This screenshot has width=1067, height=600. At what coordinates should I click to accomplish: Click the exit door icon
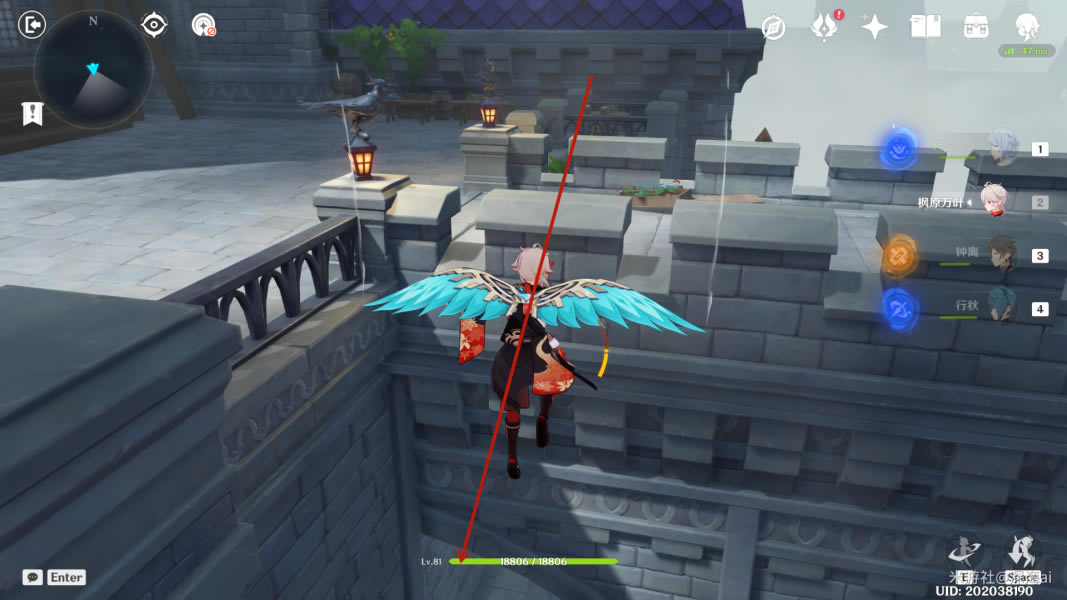[33, 24]
